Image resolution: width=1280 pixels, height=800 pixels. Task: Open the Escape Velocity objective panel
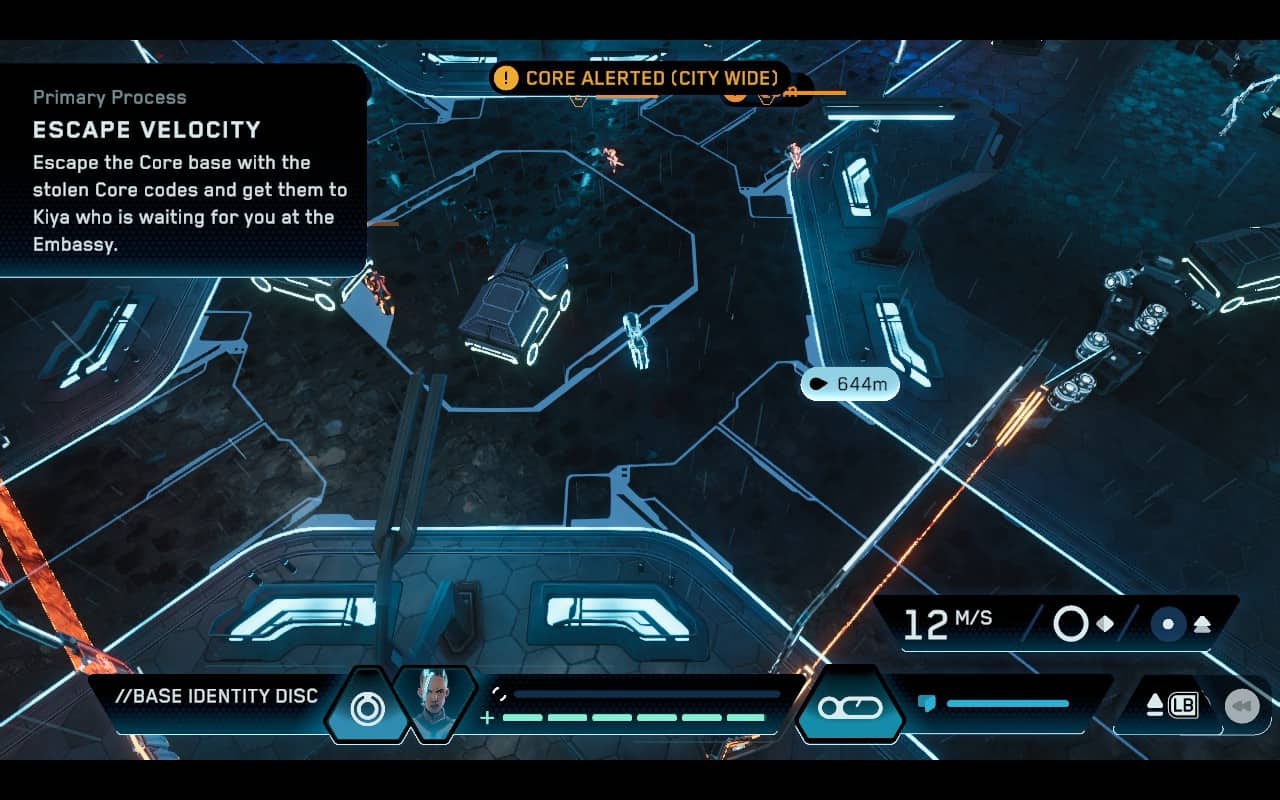(x=183, y=171)
